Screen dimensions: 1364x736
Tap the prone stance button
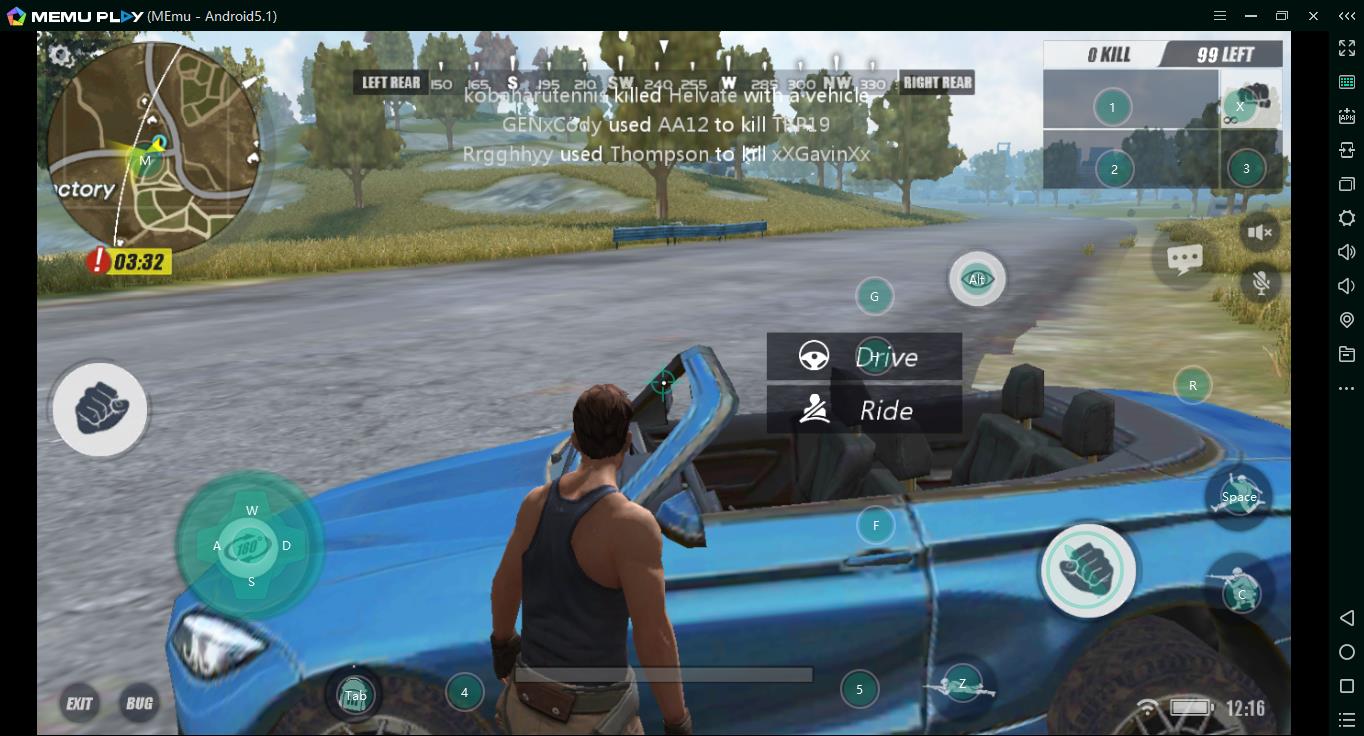click(x=962, y=685)
